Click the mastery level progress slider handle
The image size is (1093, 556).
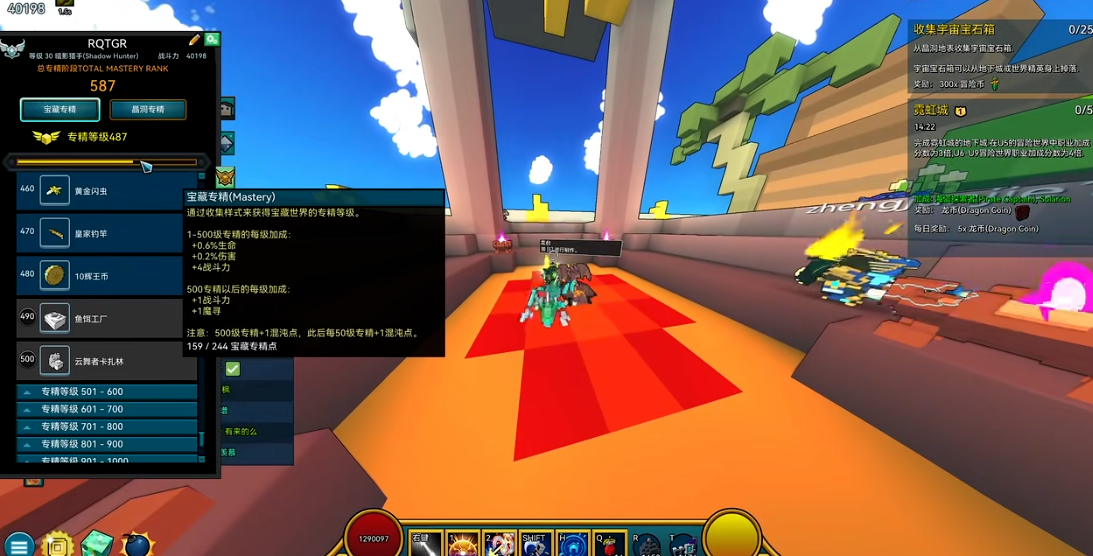145,165
